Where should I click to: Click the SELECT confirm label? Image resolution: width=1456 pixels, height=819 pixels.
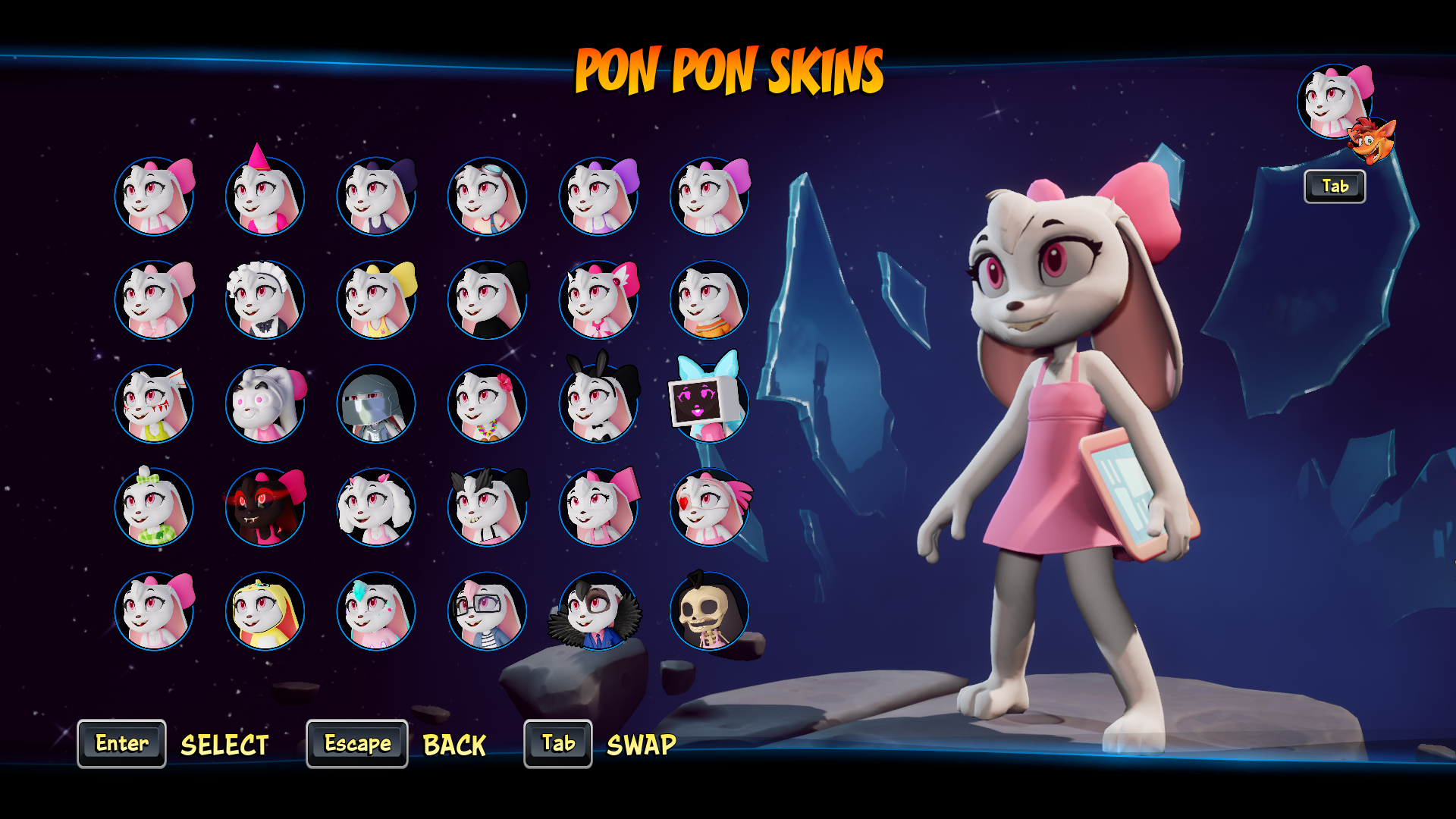(224, 745)
